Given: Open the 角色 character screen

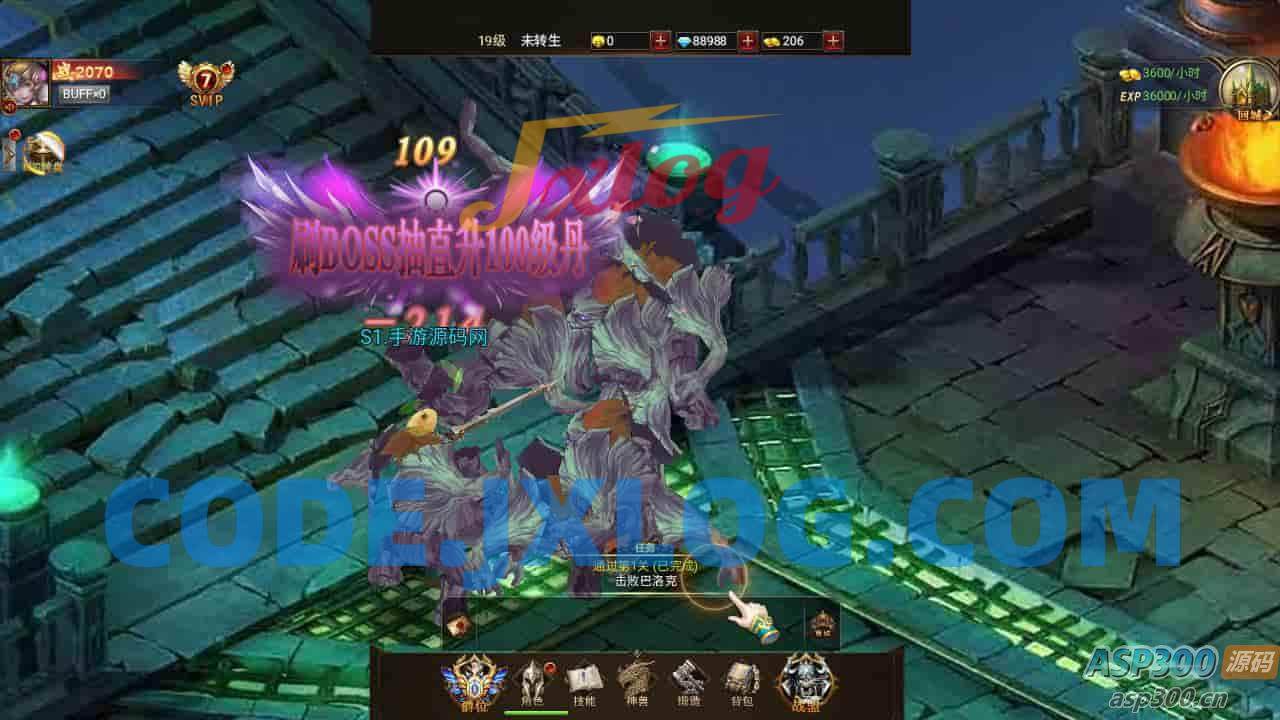Looking at the screenshot, I should click(529, 681).
